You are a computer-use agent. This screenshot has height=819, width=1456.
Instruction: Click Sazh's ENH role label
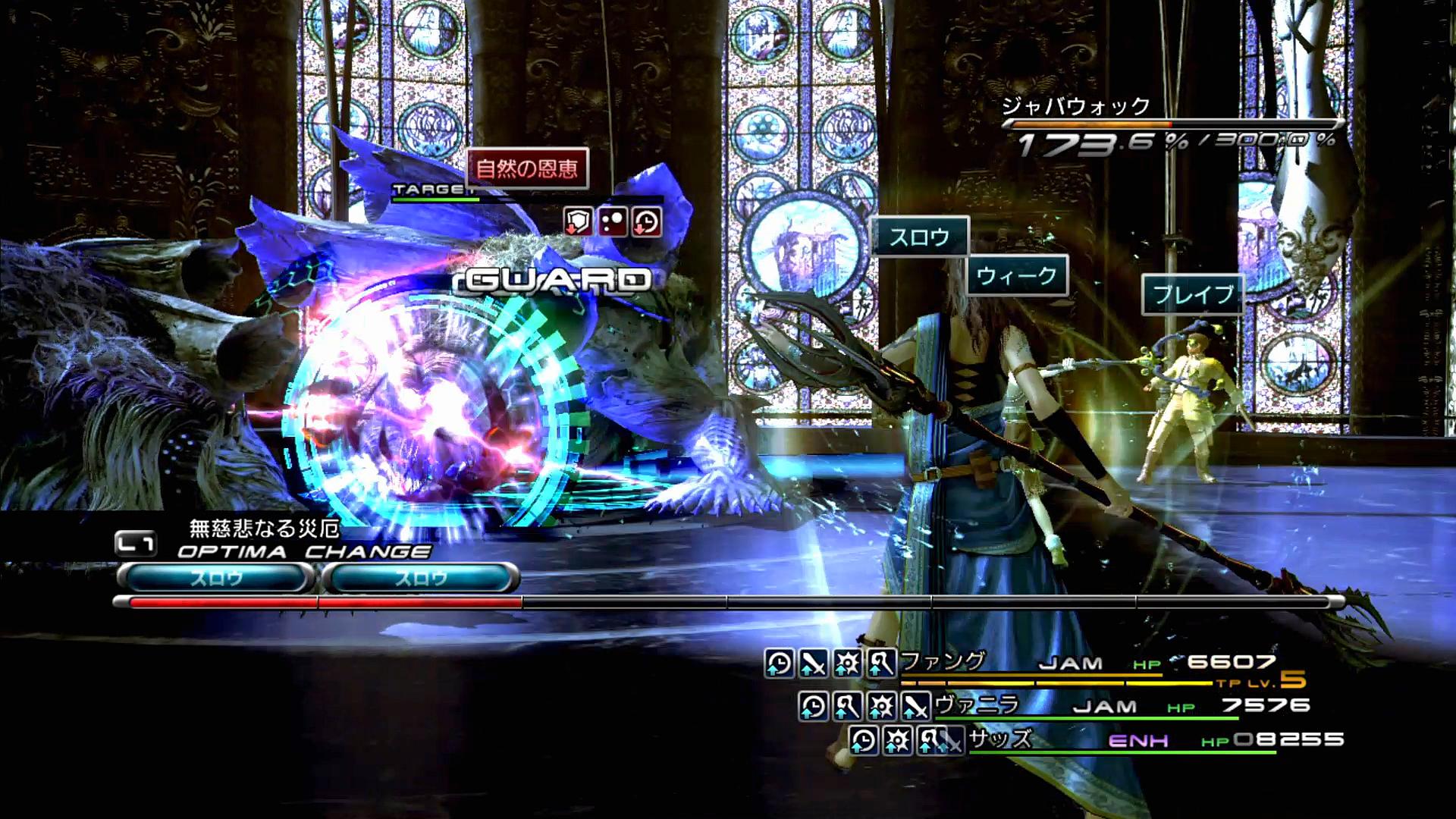pyautogui.click(x=1138, y=740)
